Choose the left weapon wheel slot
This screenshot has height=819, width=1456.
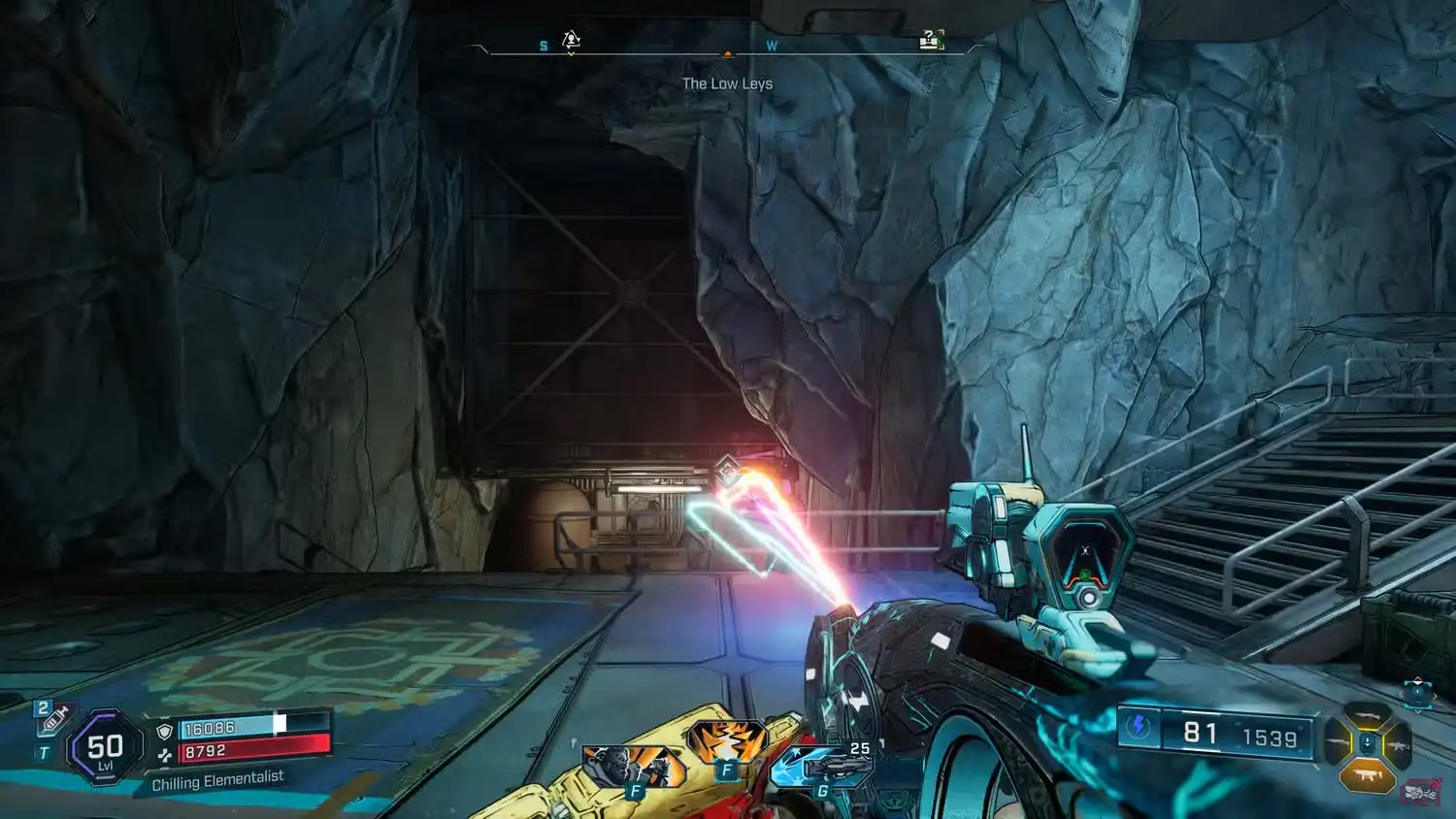pyautogui.click(x=1339, y=744)
